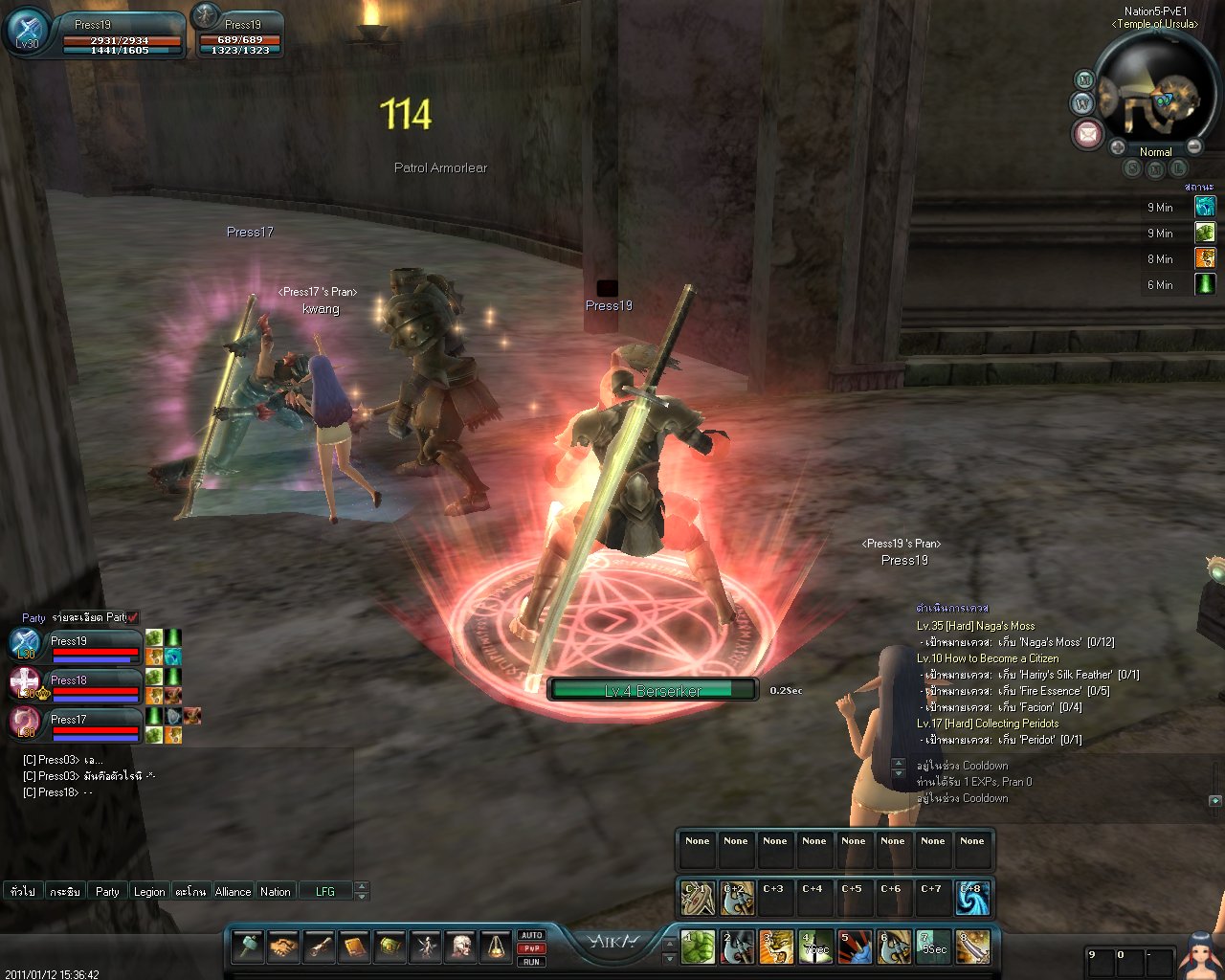
Task: Toggle the PvP mode button
Action: pyautogui.click(x=531, y=948)
